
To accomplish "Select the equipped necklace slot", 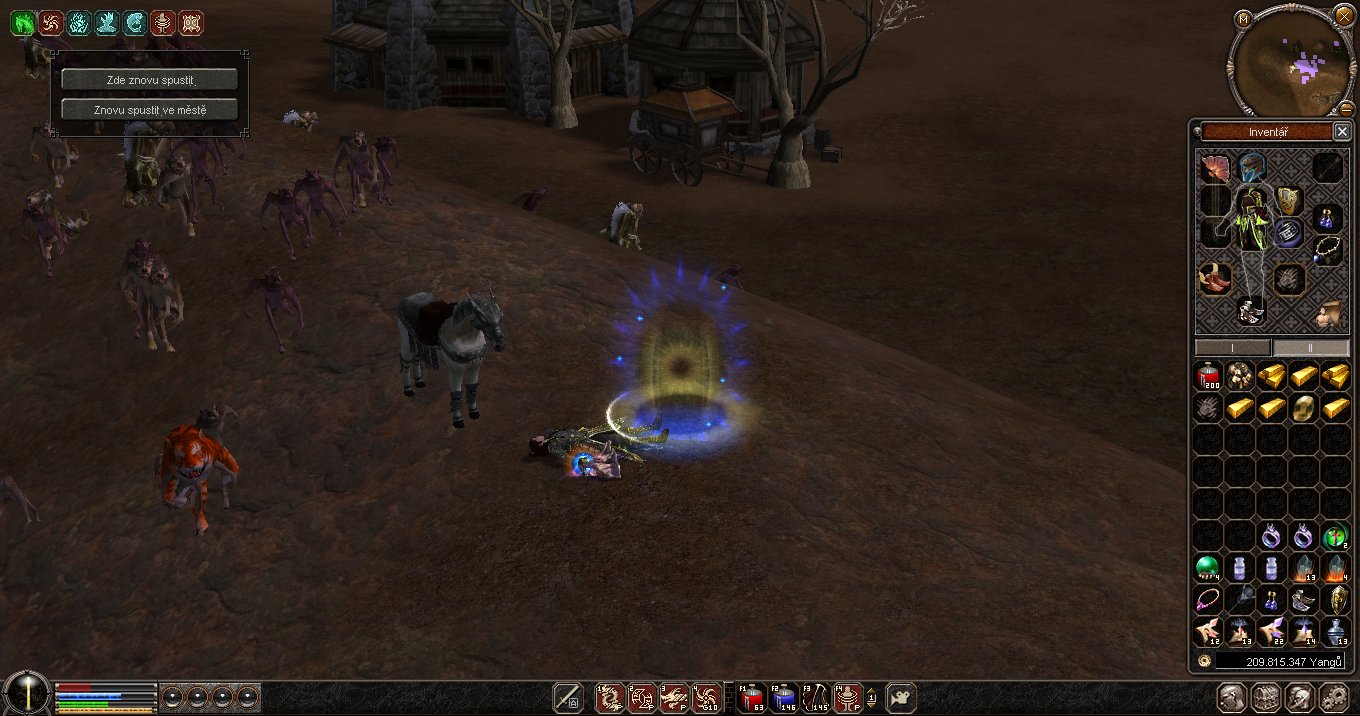I will click(1327, 249).
